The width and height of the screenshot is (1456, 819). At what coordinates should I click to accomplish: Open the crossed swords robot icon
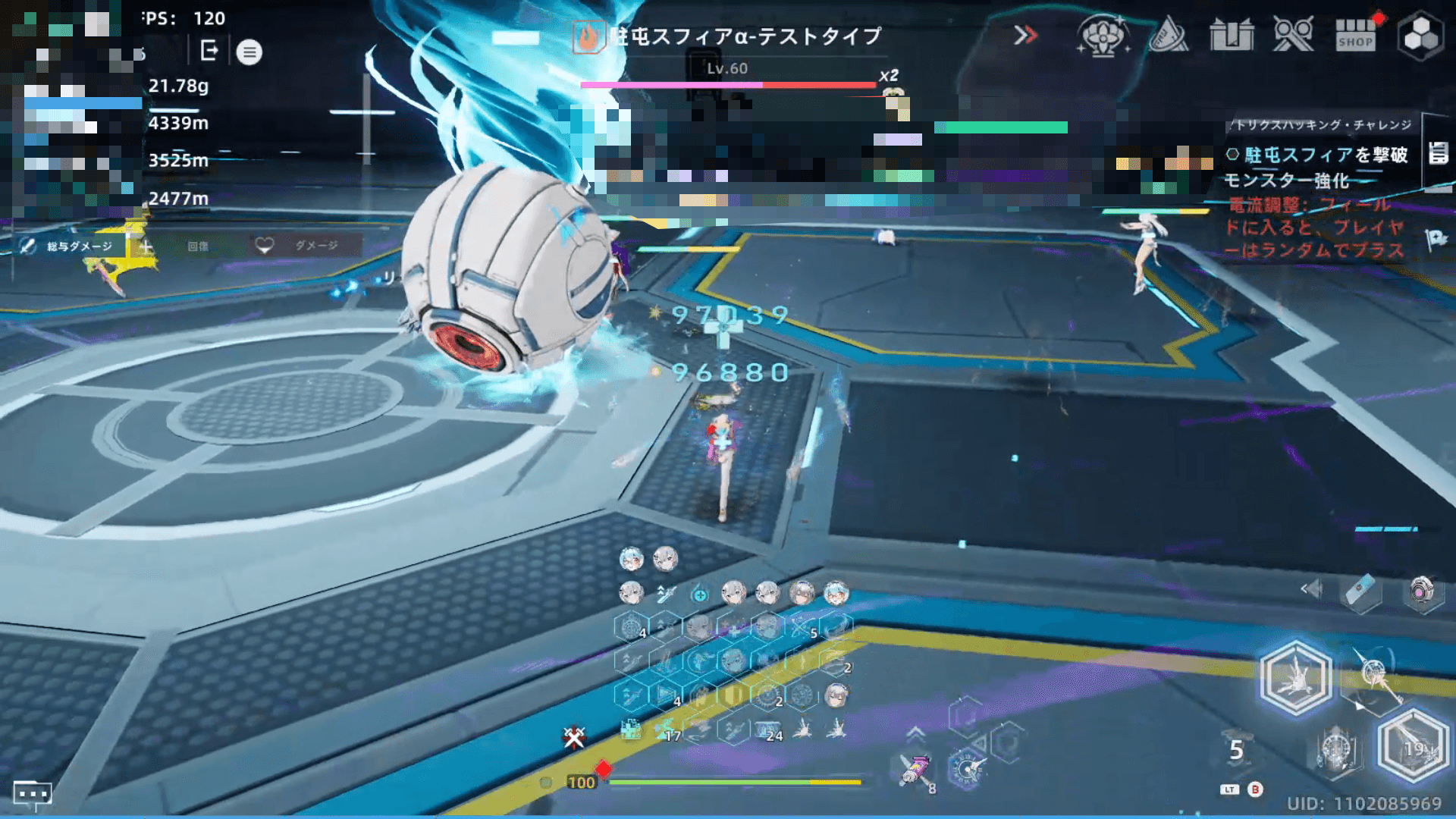[1293, 36]
